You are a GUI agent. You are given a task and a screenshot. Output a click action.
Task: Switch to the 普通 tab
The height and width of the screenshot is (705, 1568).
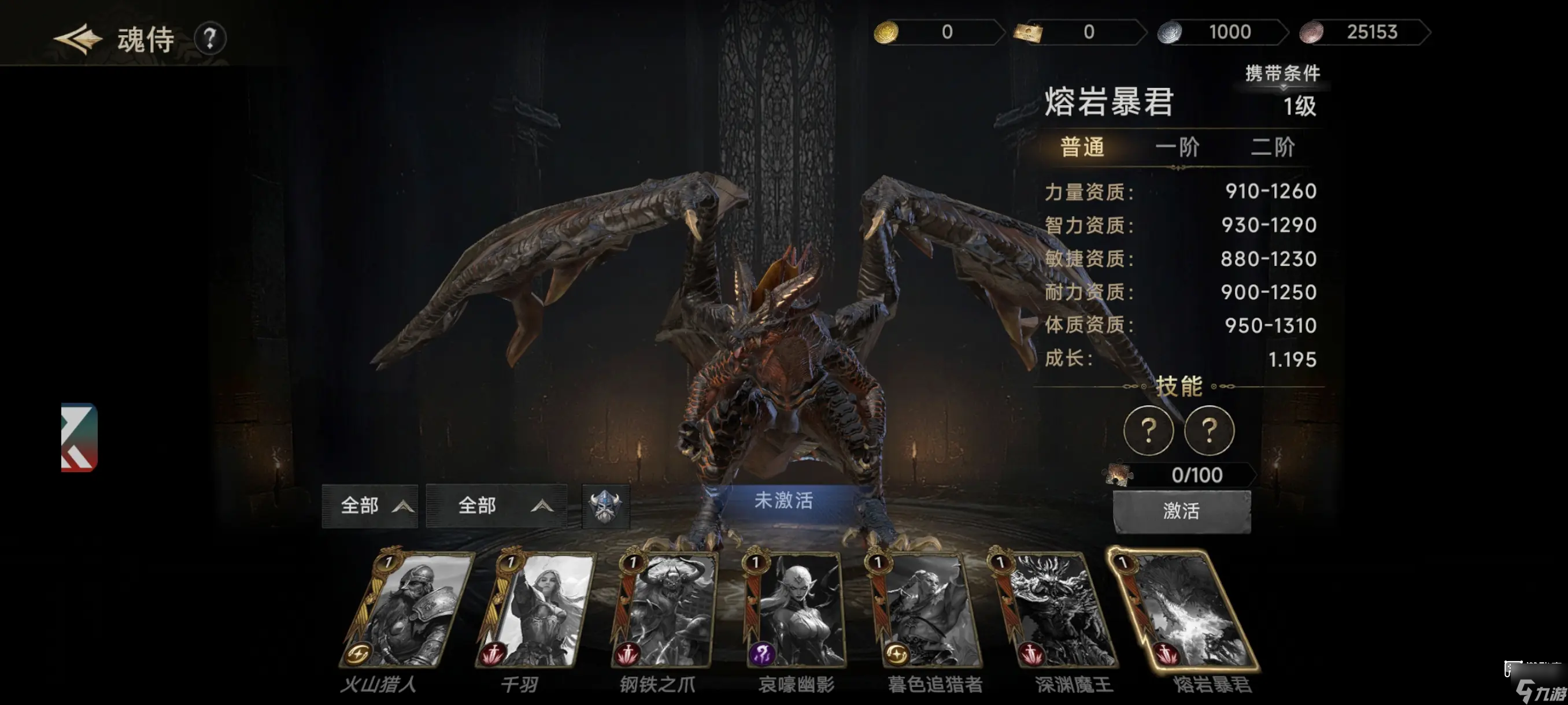(x=1082, y=147)
